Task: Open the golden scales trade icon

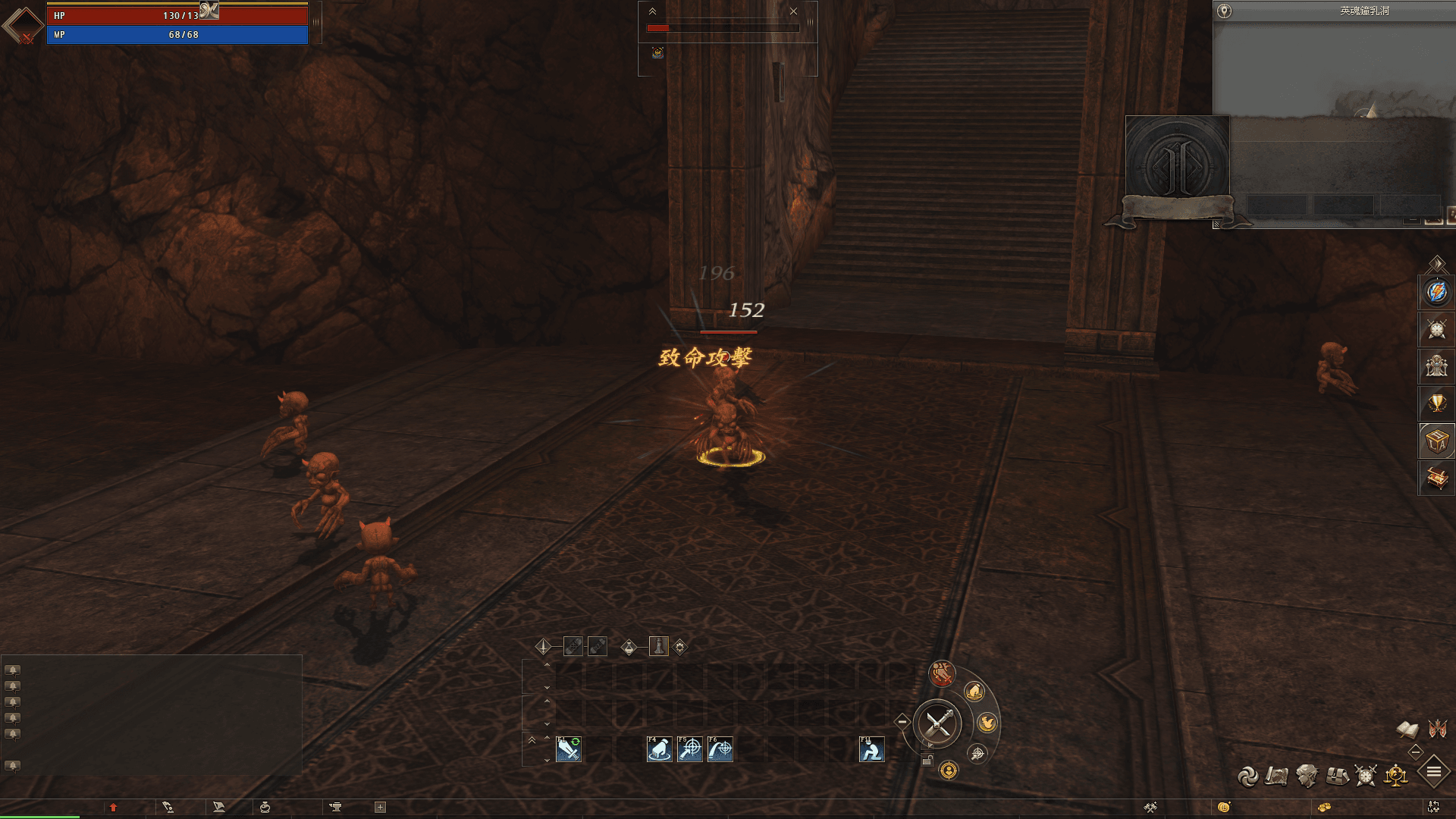Action: pyautogui.click(x=1395, y=775)
